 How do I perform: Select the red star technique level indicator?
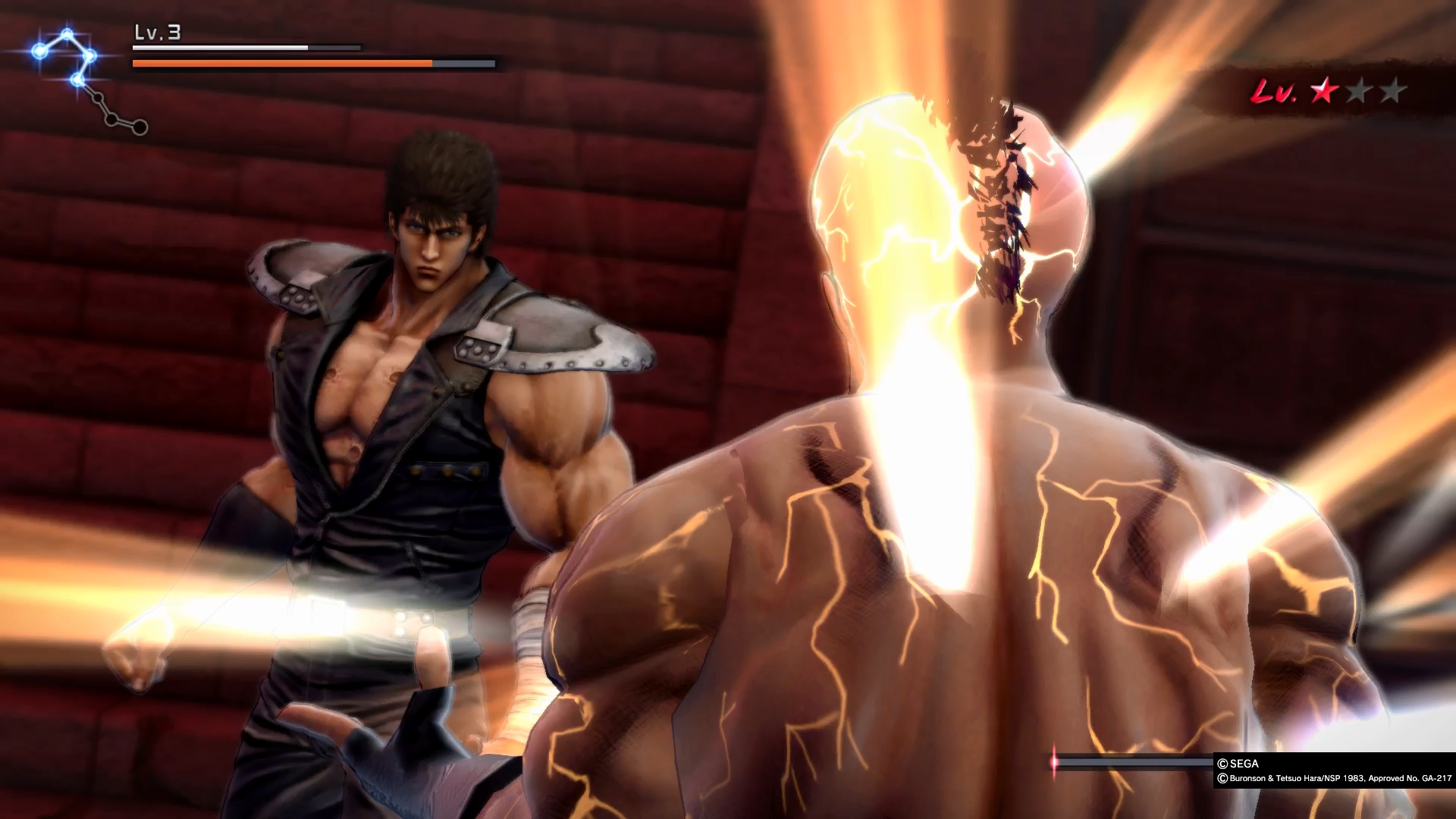[x=1324, y=92]
